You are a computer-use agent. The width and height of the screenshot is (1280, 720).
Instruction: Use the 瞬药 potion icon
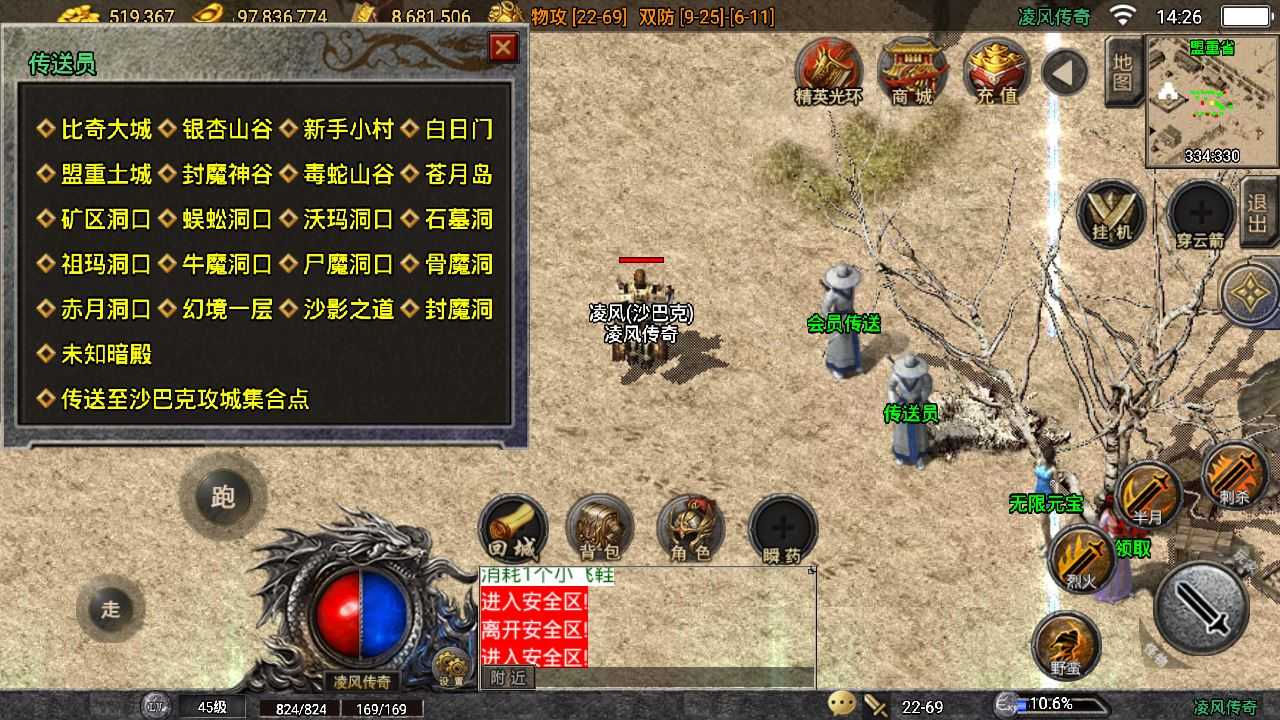click(x=782, y=528)
